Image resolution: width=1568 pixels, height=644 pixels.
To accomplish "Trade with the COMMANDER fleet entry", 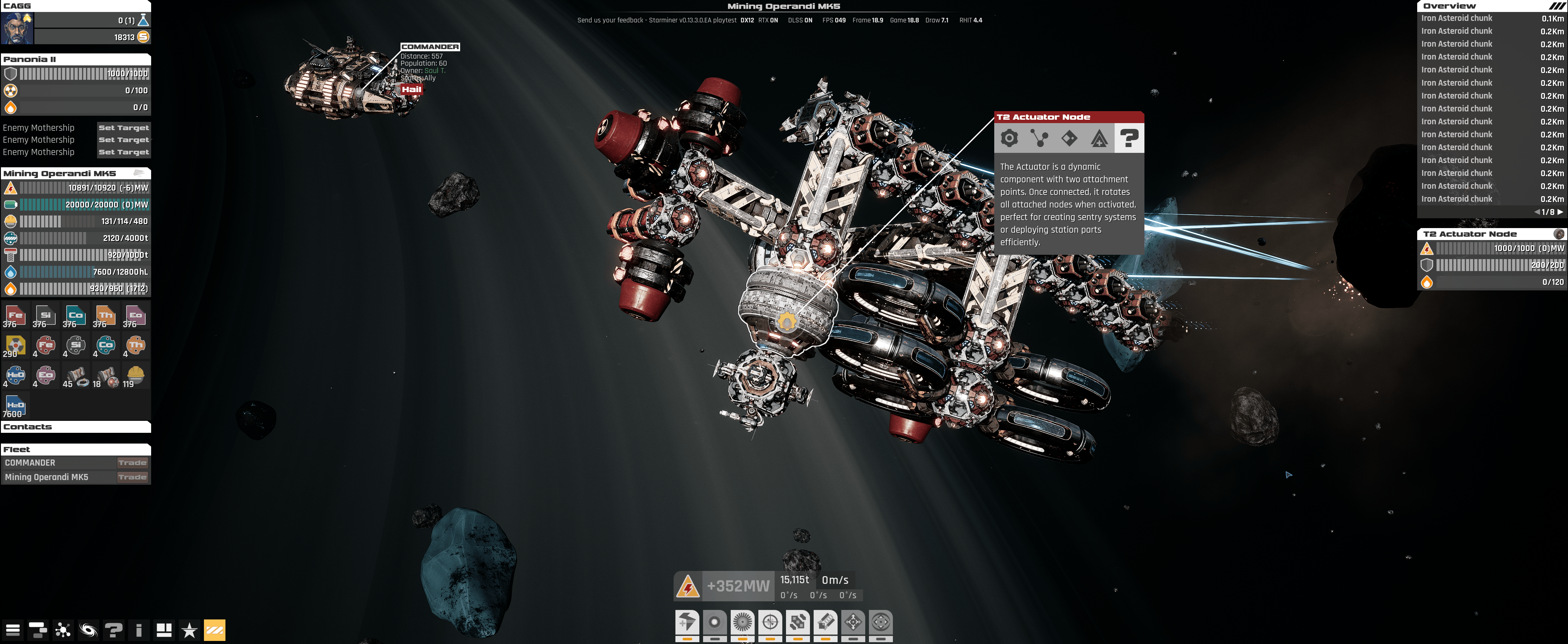I will tap(132, 463).
